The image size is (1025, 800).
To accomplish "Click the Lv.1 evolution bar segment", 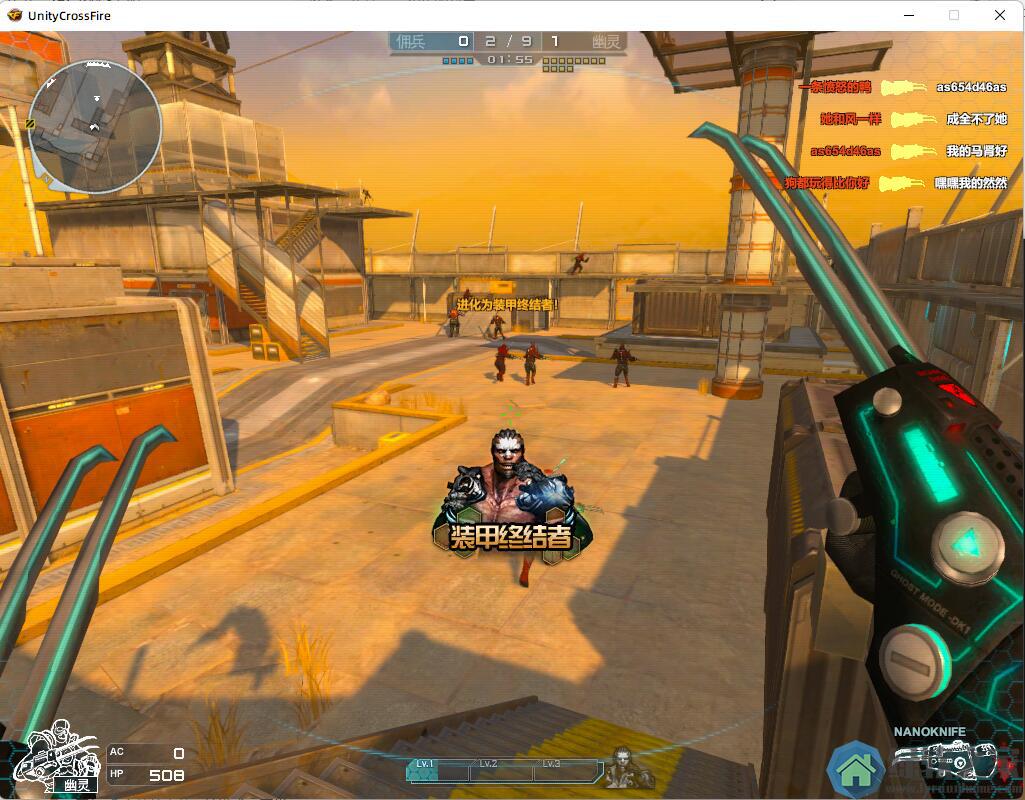I will pyautogui.click(x=438, y=769).
